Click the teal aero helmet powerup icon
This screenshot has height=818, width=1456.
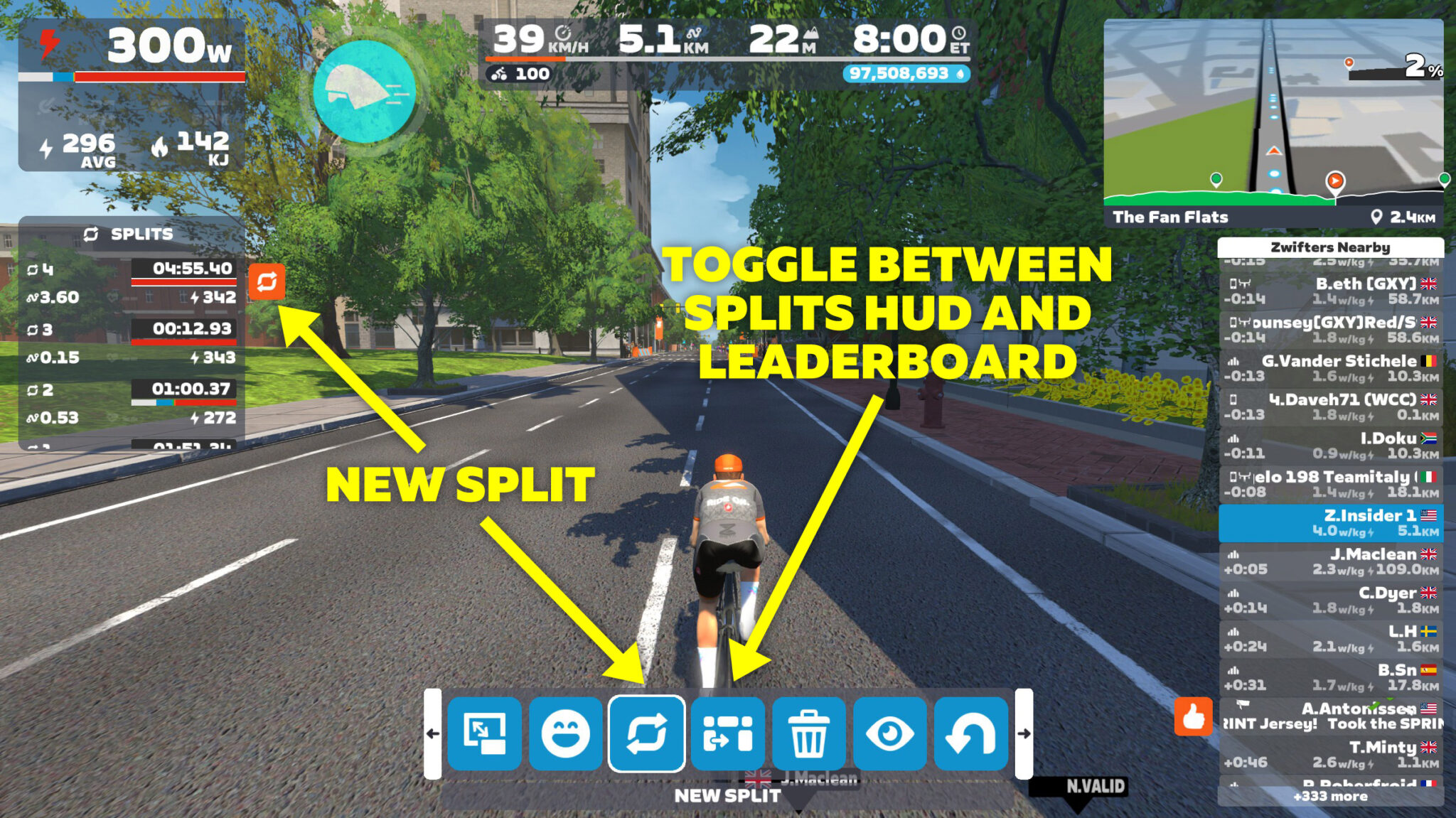pyautogui.click(x=363, y=91)
